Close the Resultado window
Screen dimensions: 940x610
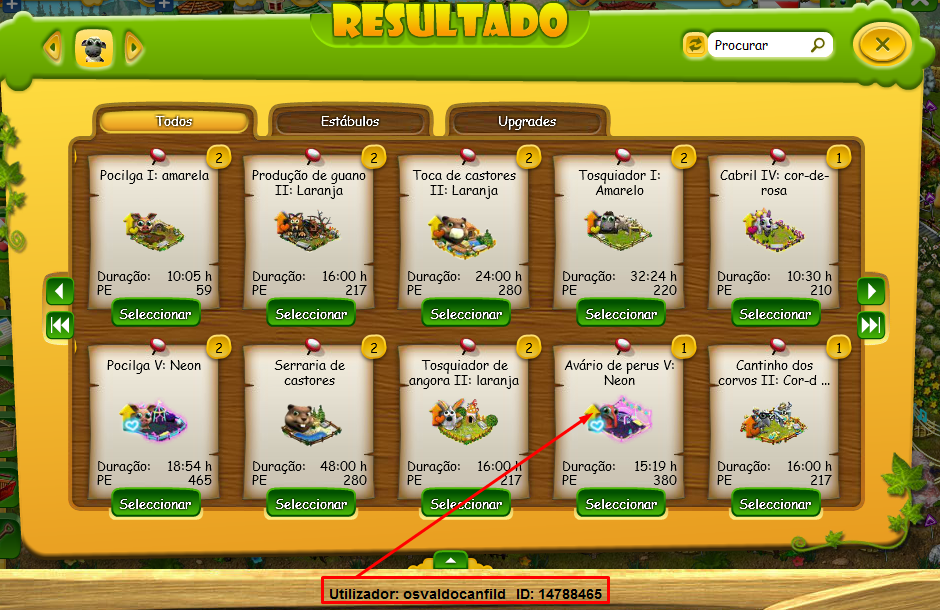pyautogui.click(x=881, y=44)
